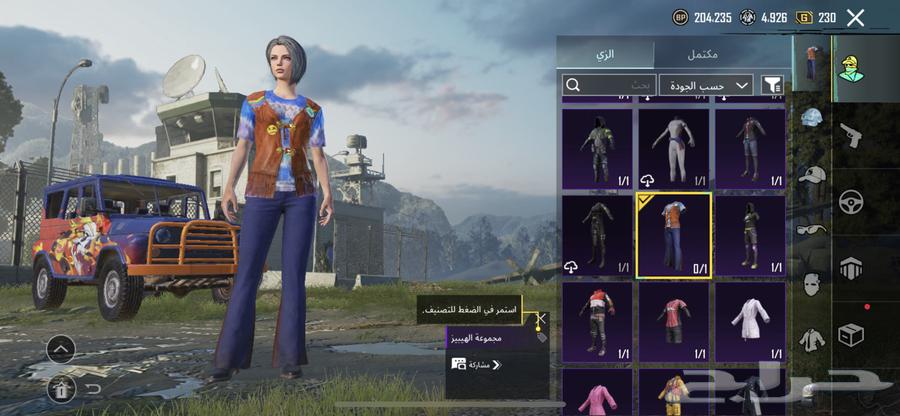Close the inventory screen with the X
This screenshot has width=900, height=416.
tap(855, 17)
